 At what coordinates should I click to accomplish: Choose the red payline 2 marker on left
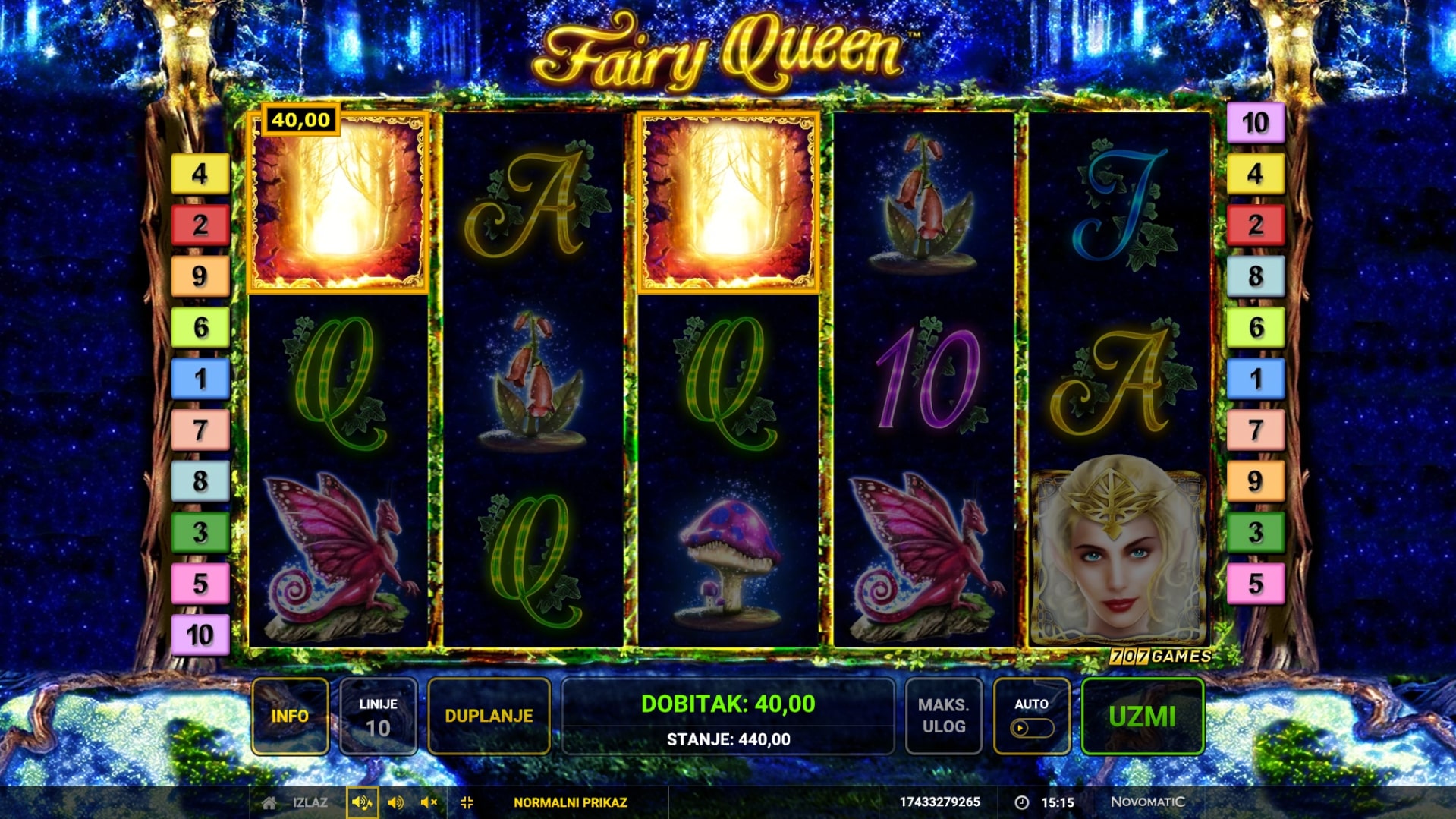[x=200, y=225]
